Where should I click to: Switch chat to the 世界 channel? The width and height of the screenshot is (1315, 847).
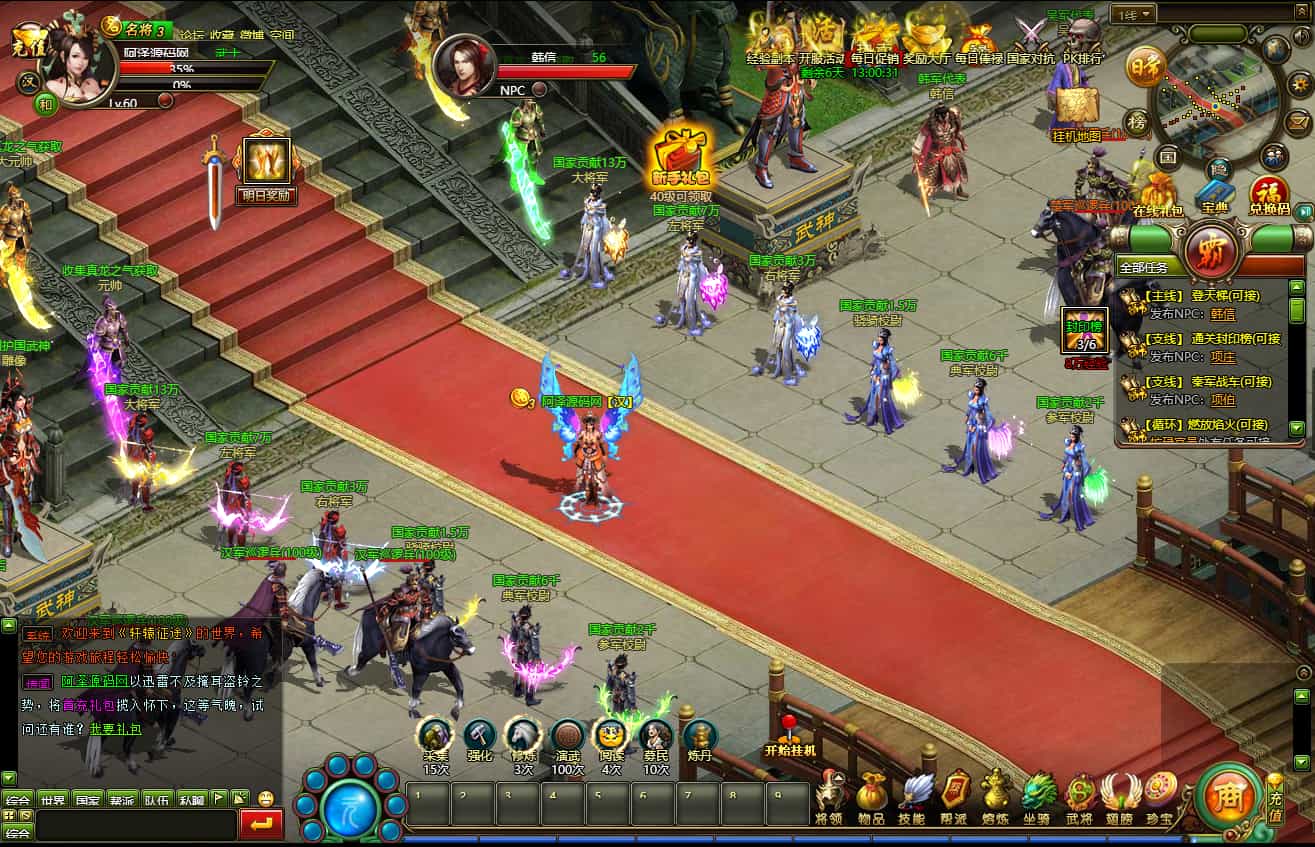(x=52, y=799)
